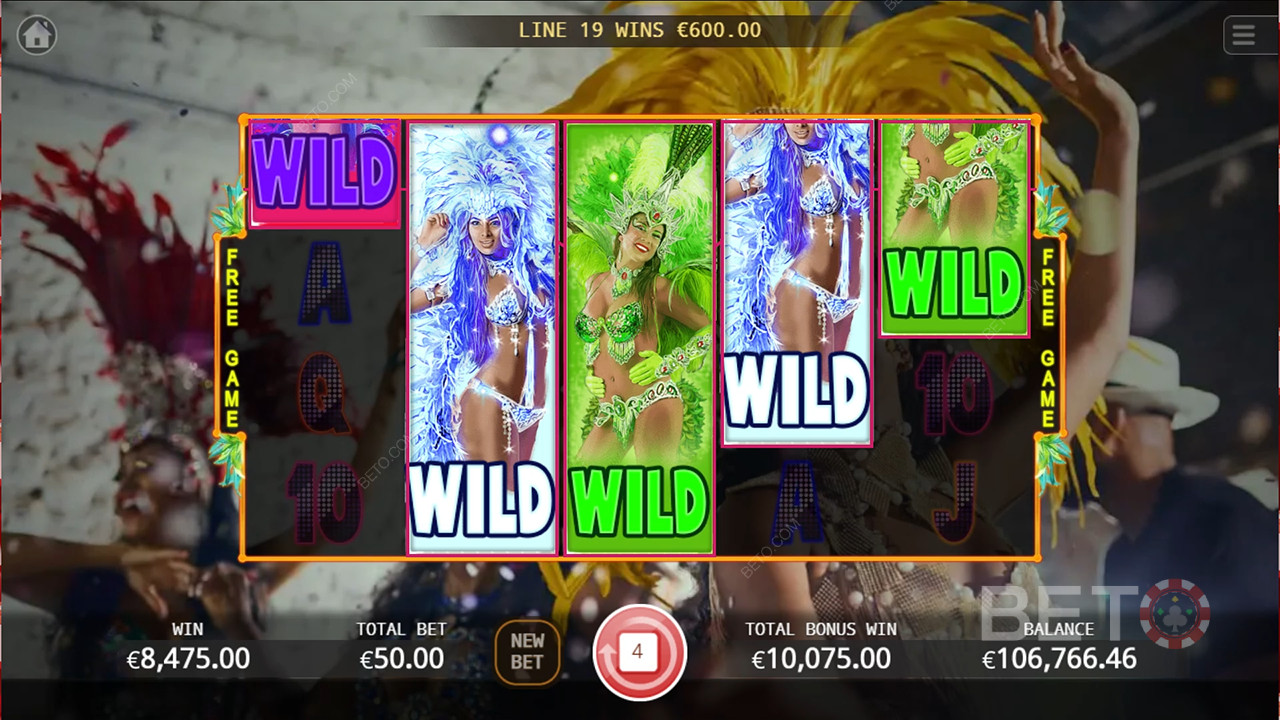Viewport: 1280px width, 720px height.
Task: Open the hamburger menu in top-right corner
Action: point(1244,35)
